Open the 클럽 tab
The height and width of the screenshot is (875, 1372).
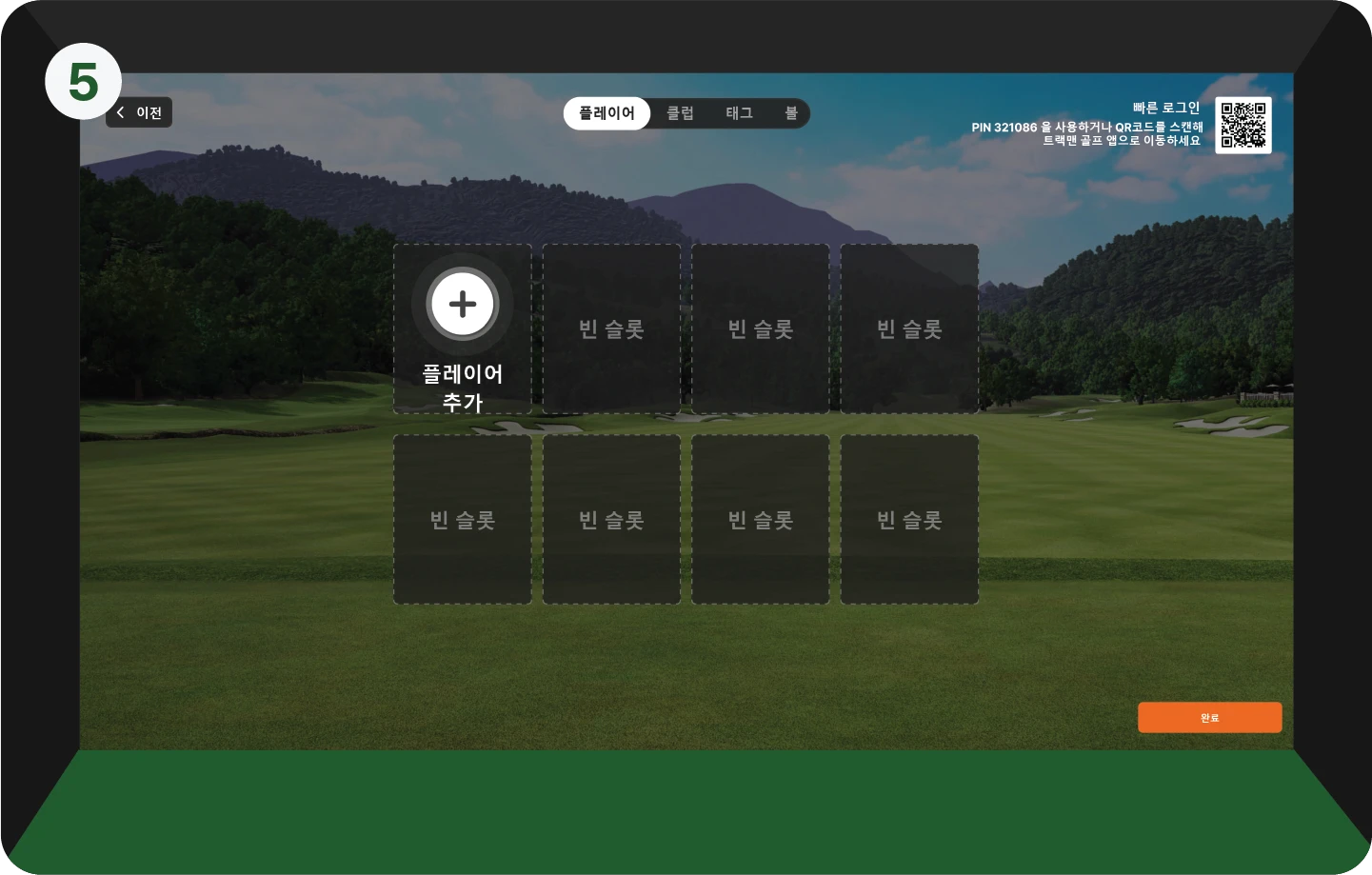point(680,113)
